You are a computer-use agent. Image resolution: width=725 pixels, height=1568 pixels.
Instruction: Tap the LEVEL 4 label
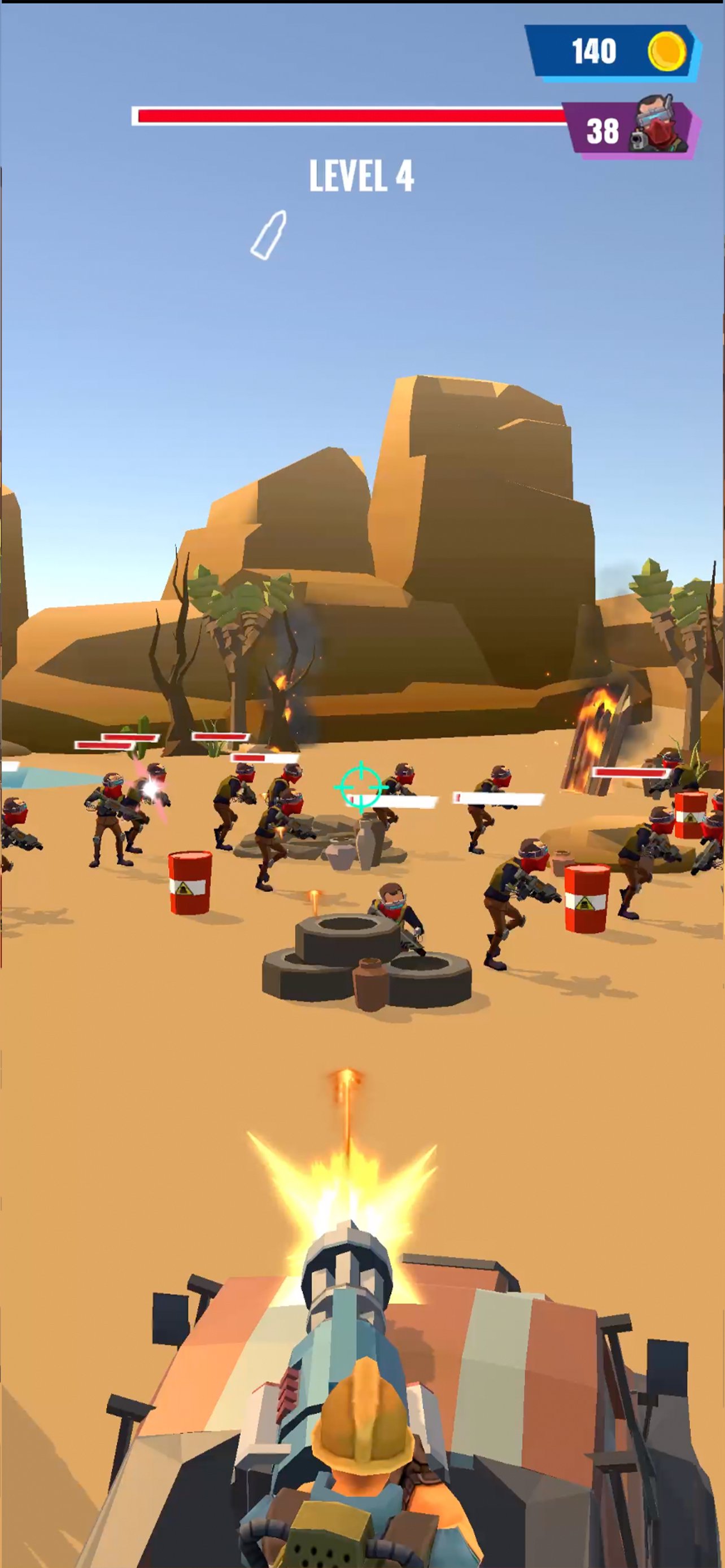(361, 177)
